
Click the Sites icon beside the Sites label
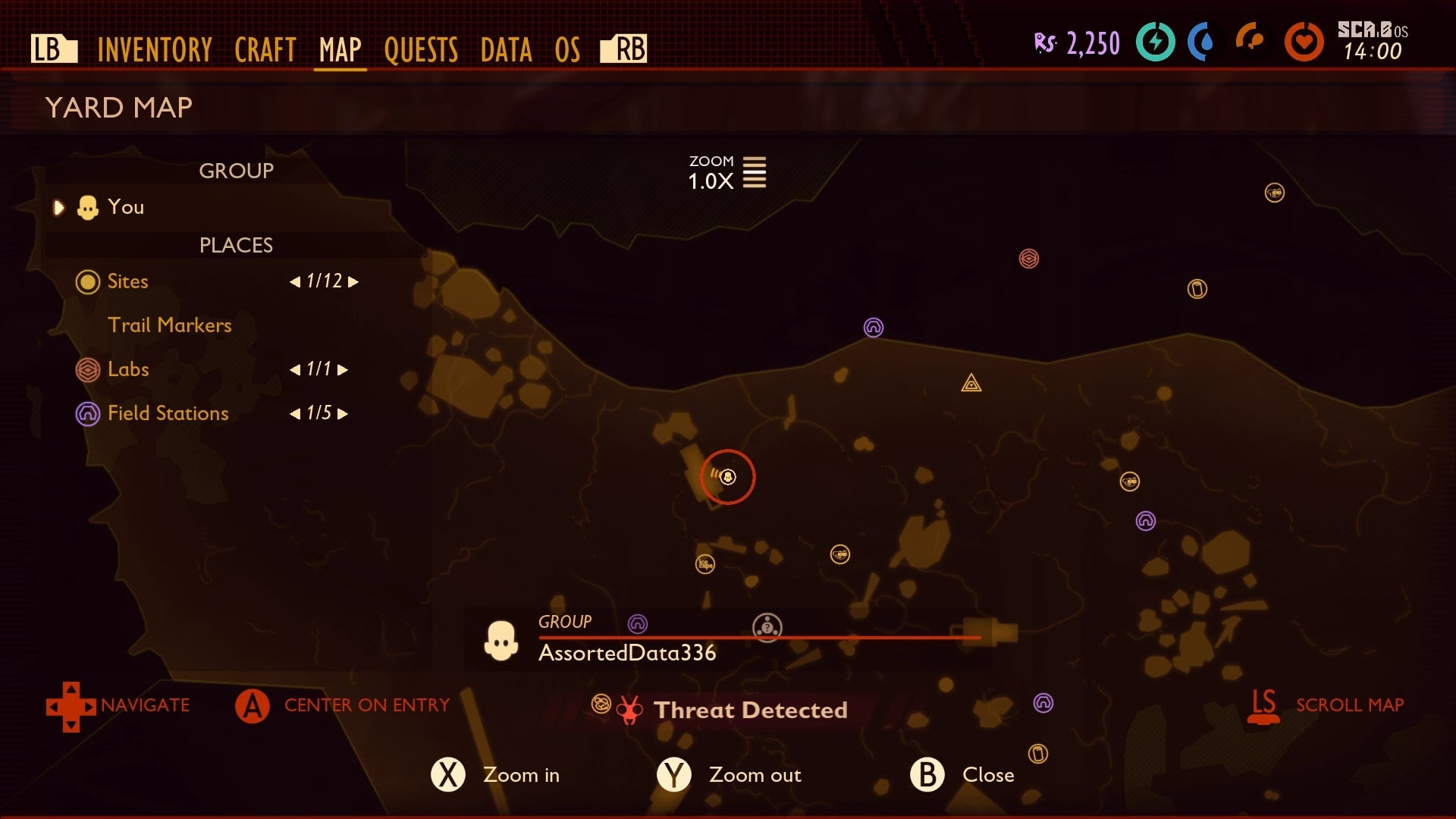coord(87,281)
